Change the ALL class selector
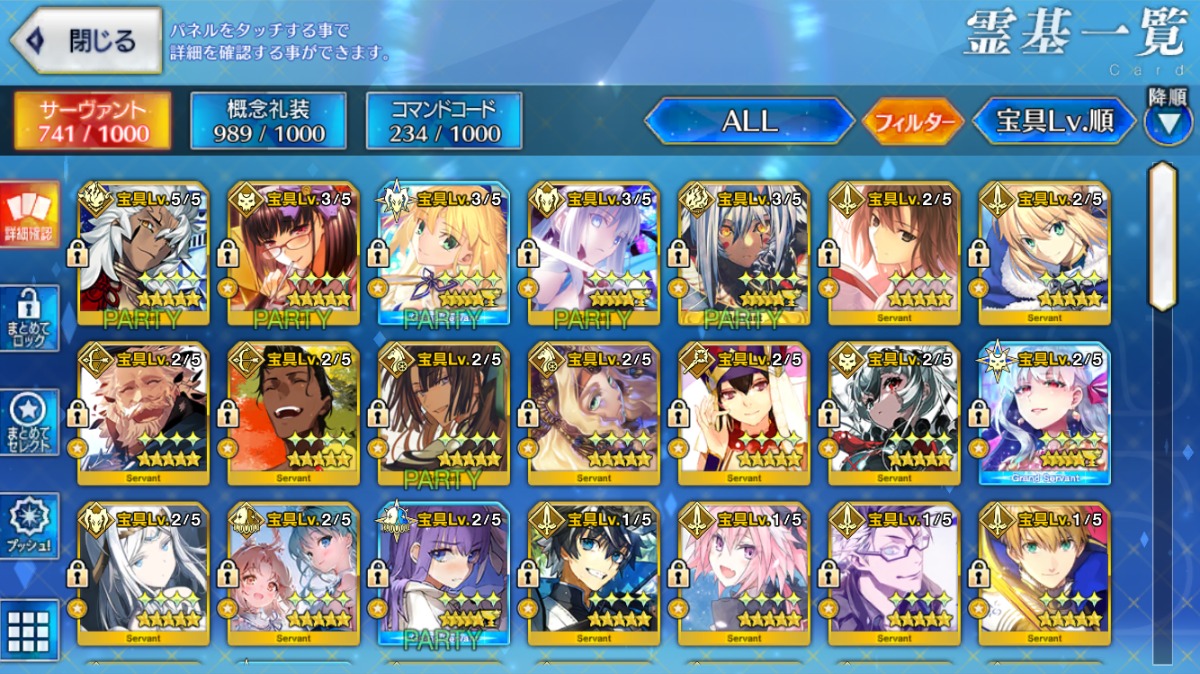The width and height of the screenshot is (1200, 674). pos(749,121)
